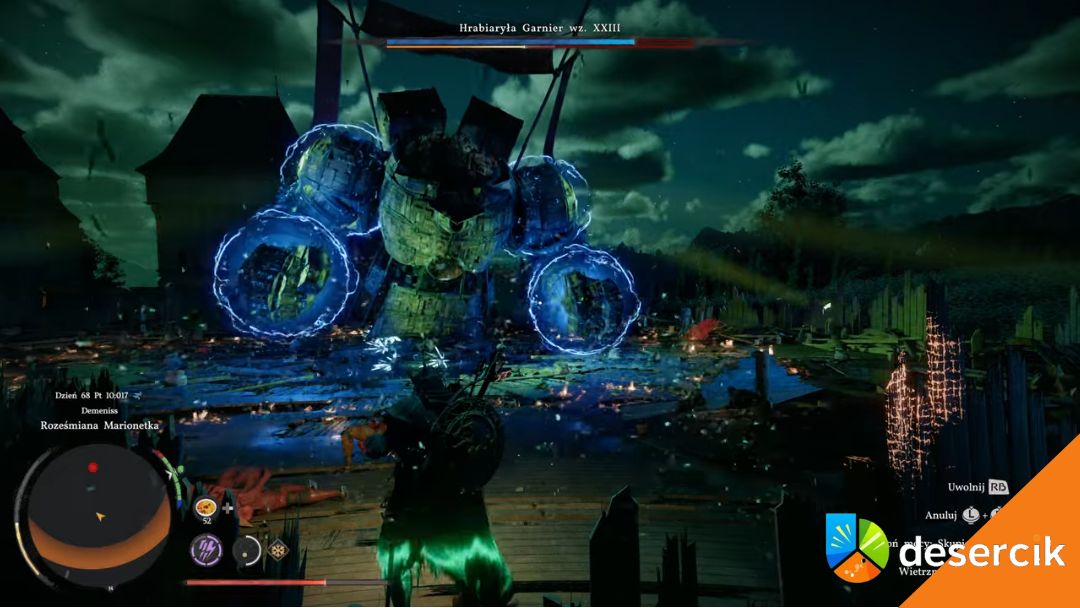Screen dimensions: 1080x608
Task: Select the red enemy marker on minimap
Action: [x=93, y=467]
